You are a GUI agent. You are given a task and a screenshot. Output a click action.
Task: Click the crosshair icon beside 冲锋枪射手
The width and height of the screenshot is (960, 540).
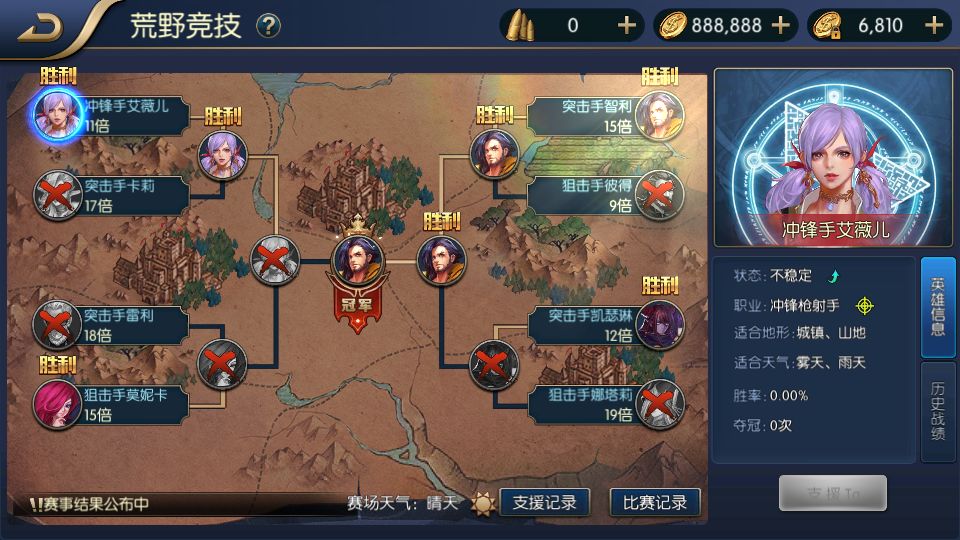tap(864, 305)
